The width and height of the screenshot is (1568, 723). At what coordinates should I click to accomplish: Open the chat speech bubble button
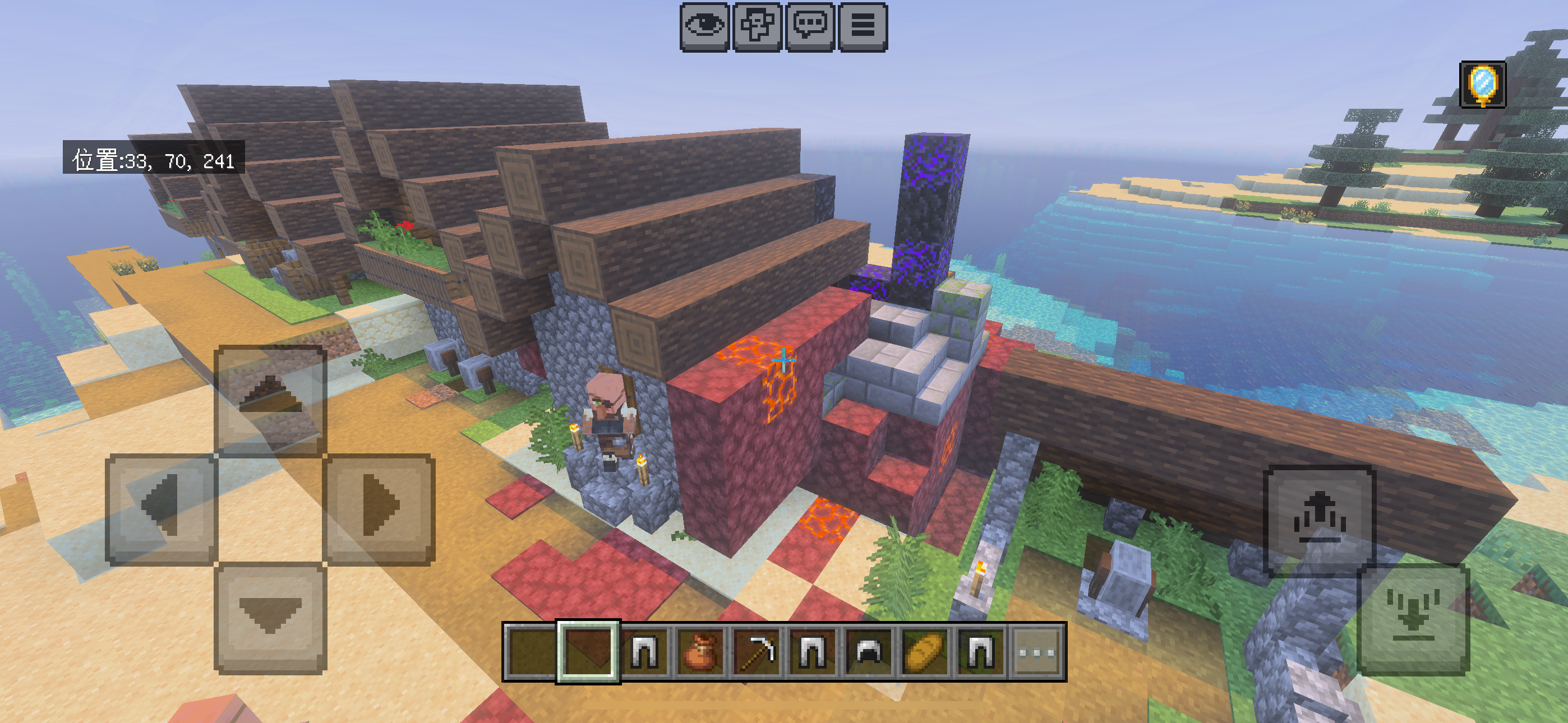(x=810, y=27)
